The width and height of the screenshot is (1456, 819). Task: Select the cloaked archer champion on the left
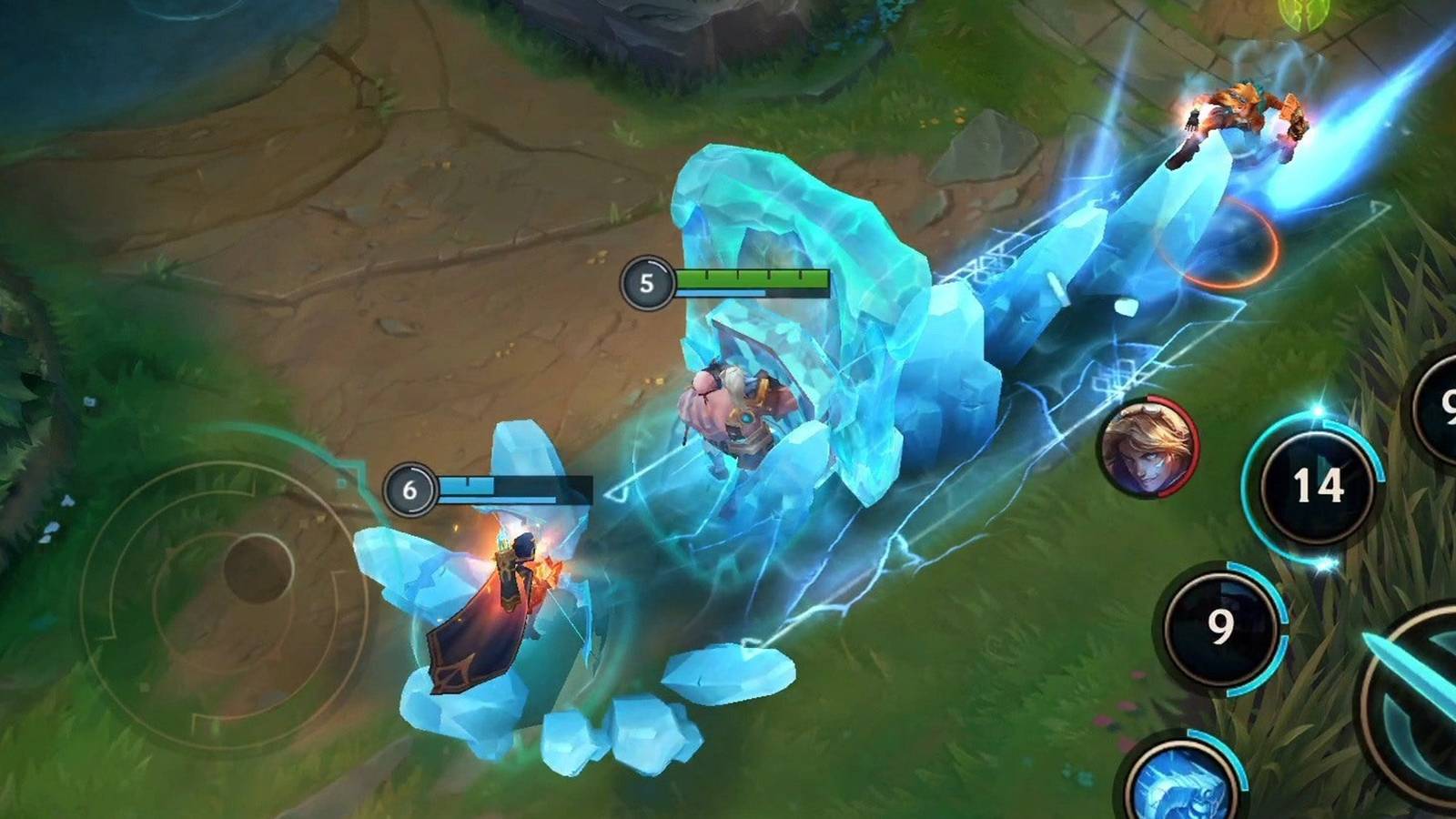click(x=505, y=582)
